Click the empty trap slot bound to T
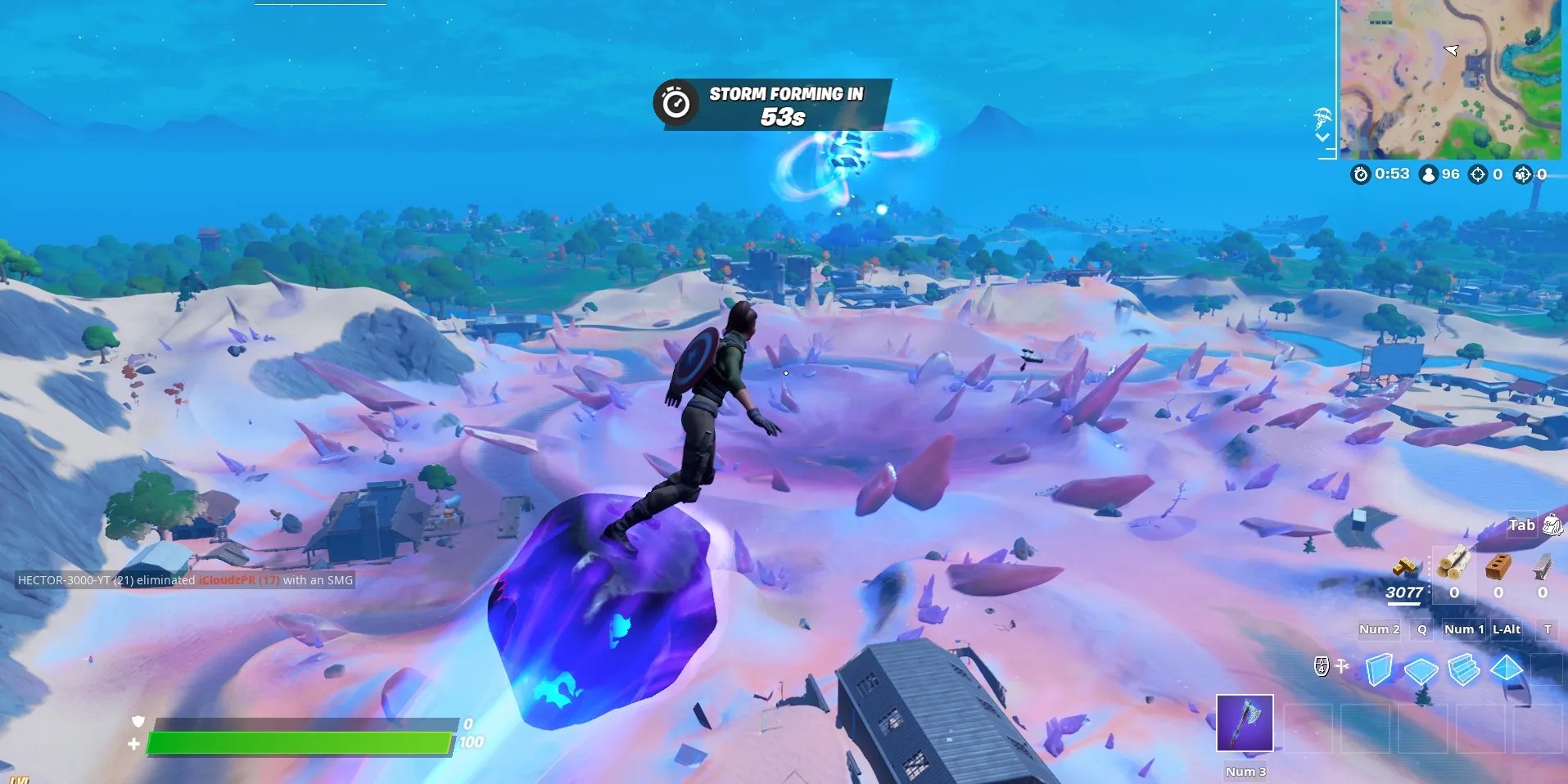Image resolution: width=1568 pixels, height=784 pixels. [x=1546, y=669]
